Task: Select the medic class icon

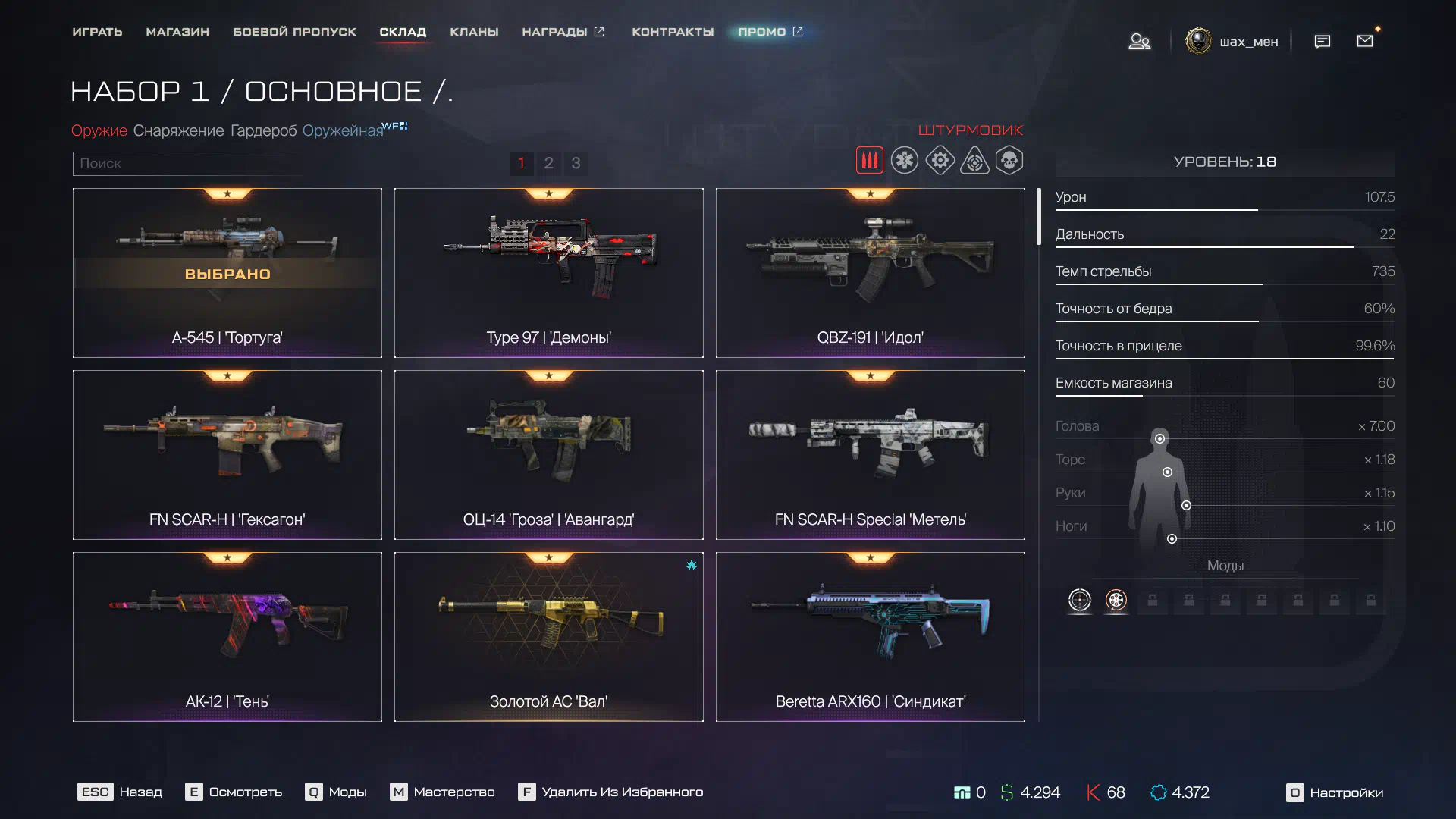Action: (x=905, y=161)
